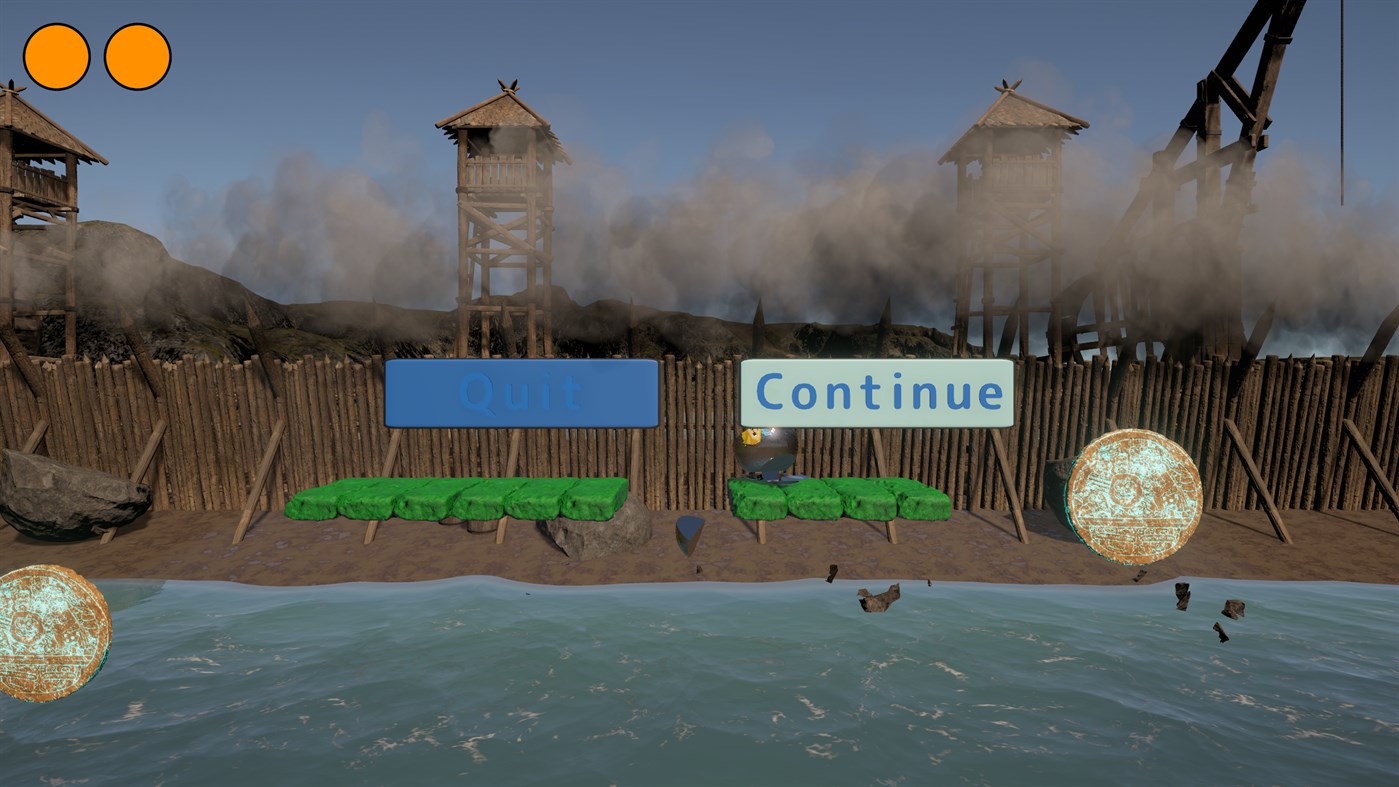Collect the large golden medallion on the right
This screenshot has width=1399, height=787.
[x=1131, y=497]
